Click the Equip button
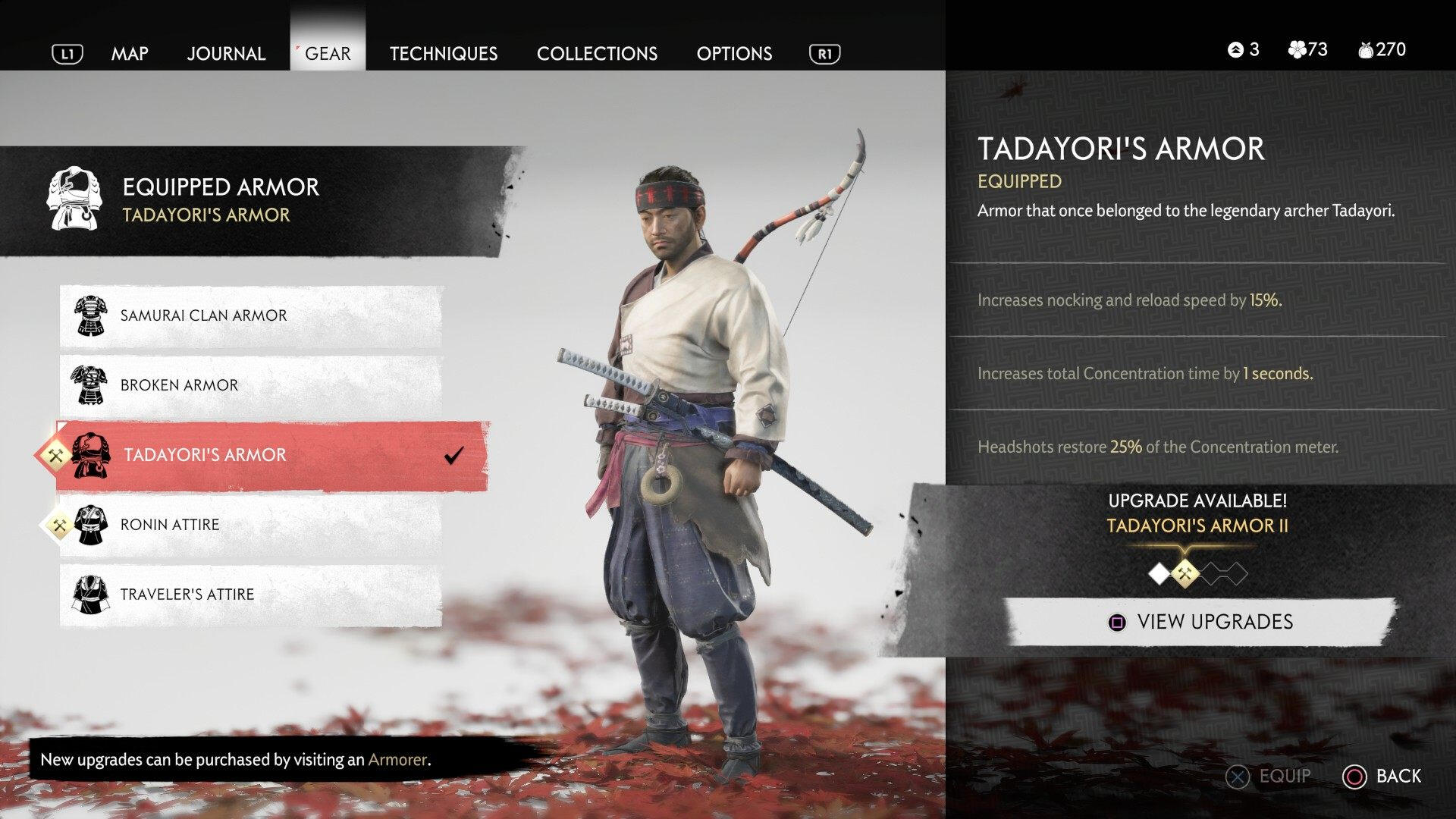Screen dimensions: 1456x819 tap(1270, 776)
